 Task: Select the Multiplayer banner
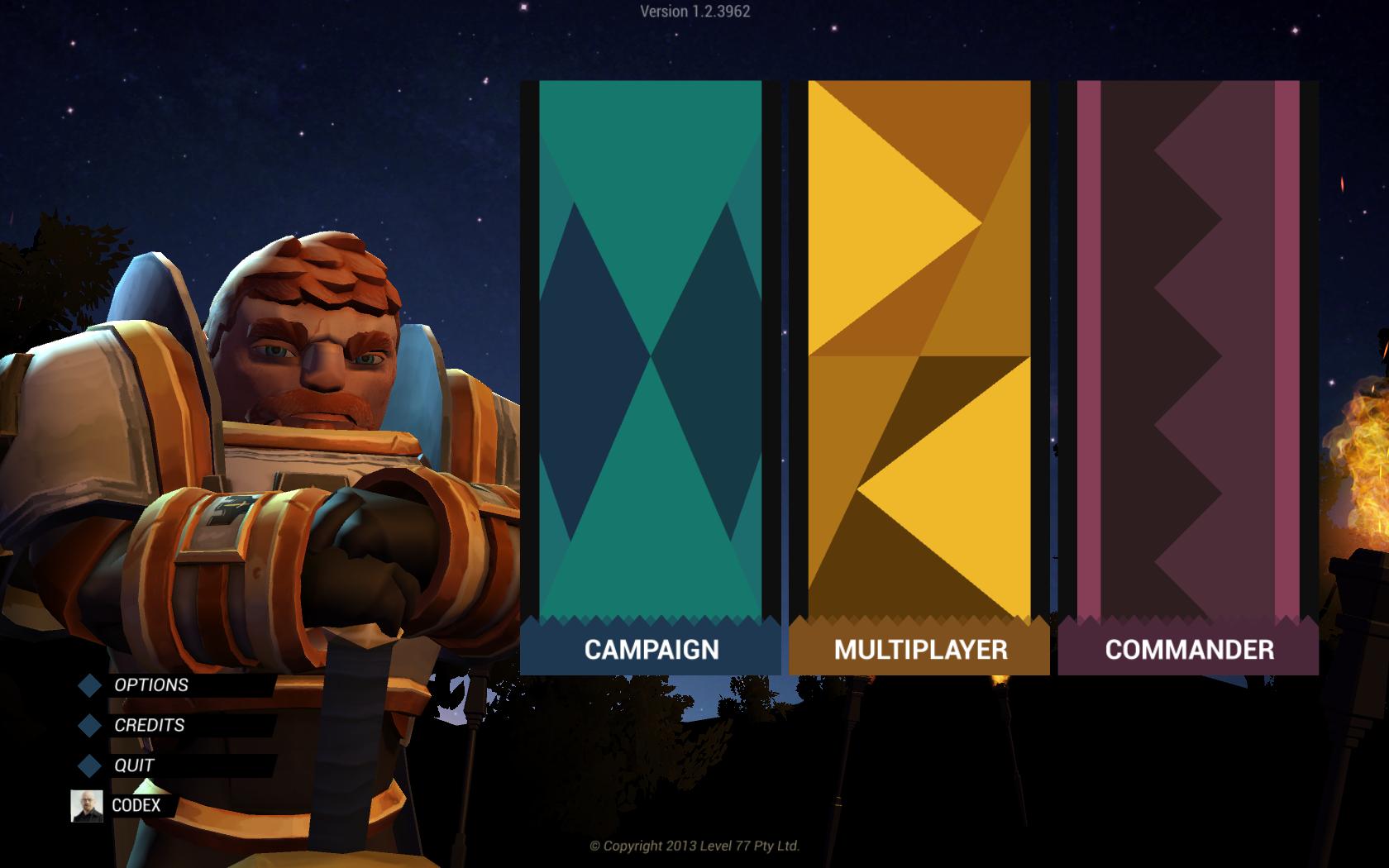pos(919,377)
